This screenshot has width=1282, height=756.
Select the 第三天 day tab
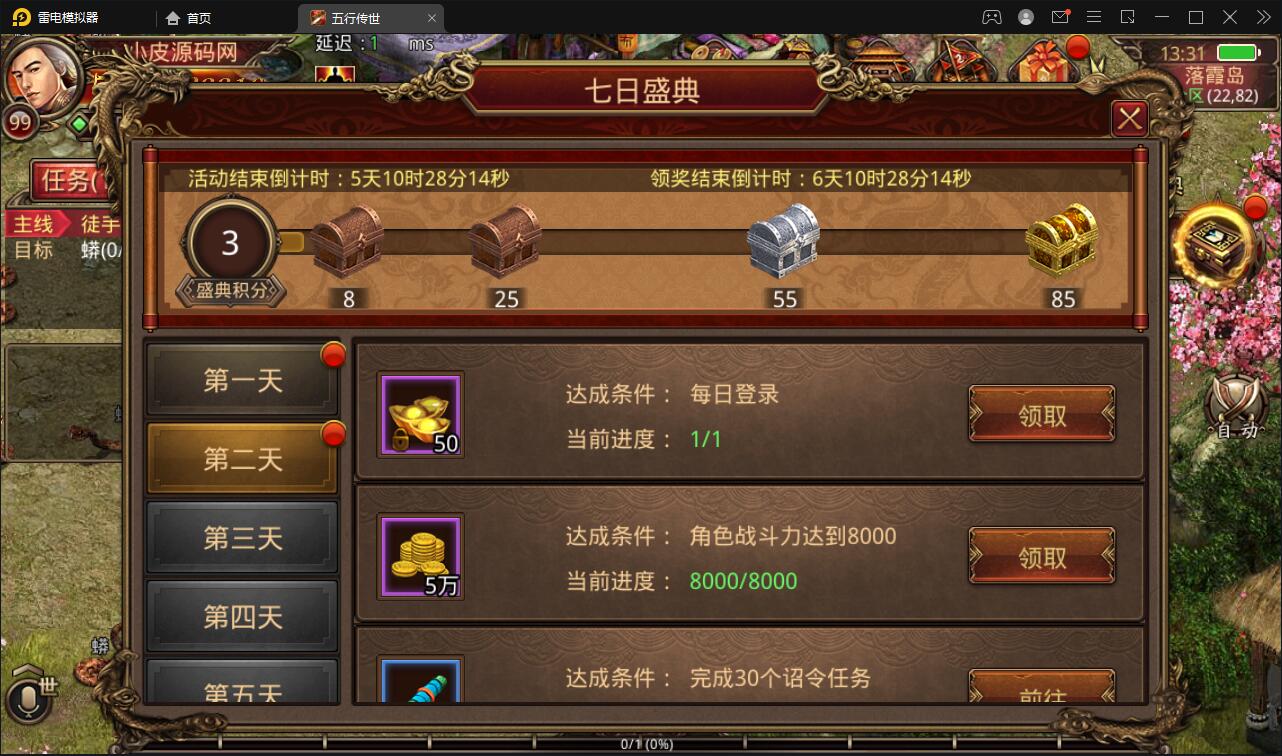coord(242,537)
